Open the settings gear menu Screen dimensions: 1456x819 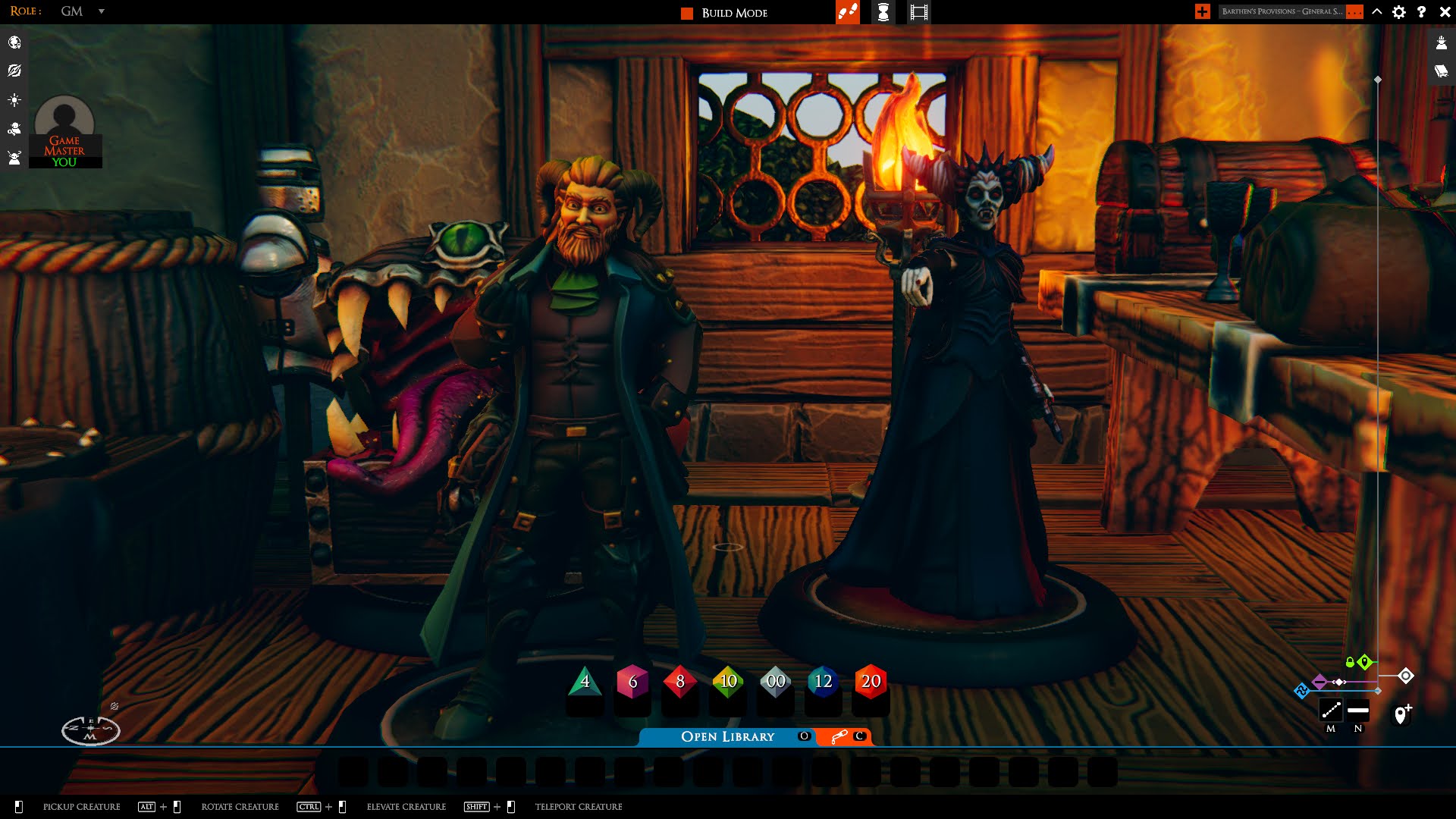pos(1399,11)
